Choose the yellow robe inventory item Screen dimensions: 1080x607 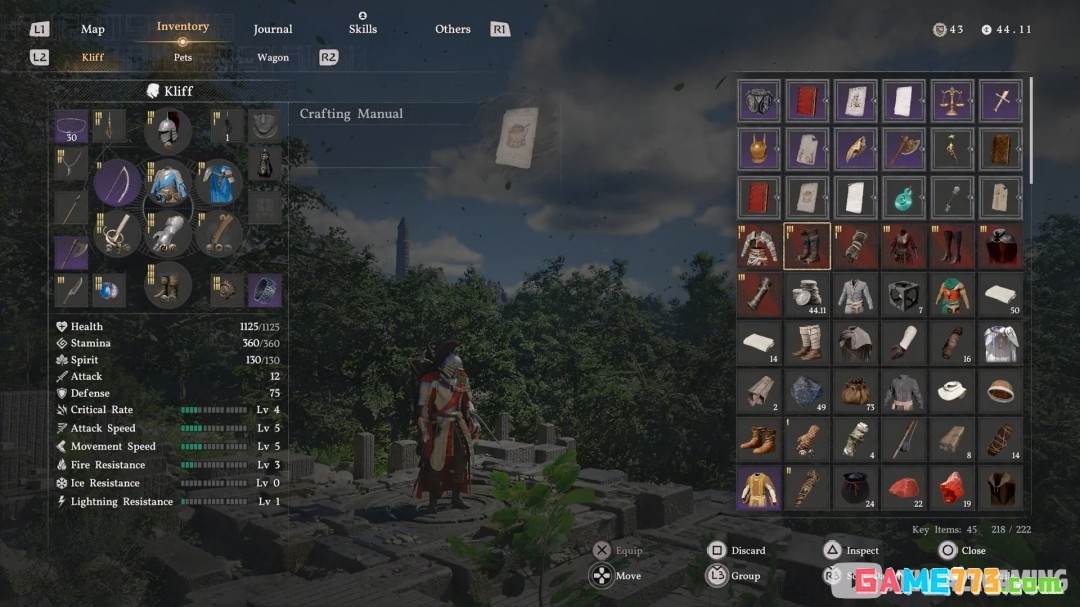point(759,488)
